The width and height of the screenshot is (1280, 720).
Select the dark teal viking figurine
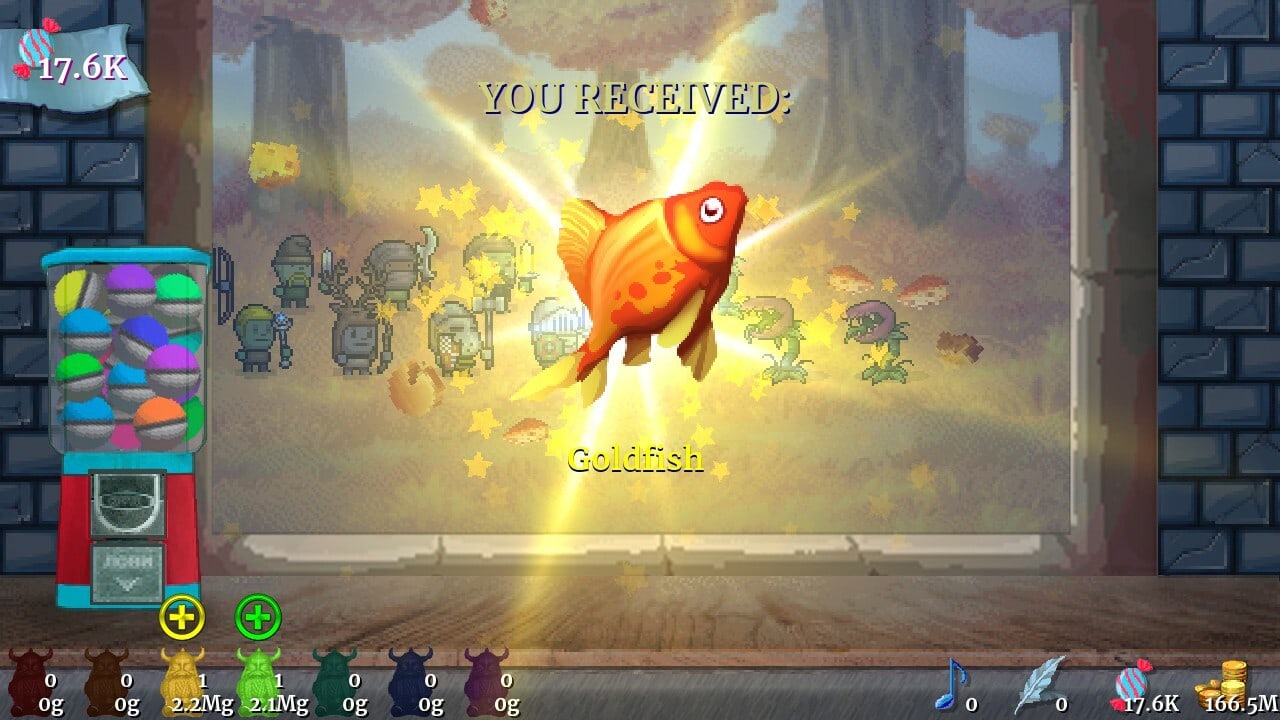point(333,680)
